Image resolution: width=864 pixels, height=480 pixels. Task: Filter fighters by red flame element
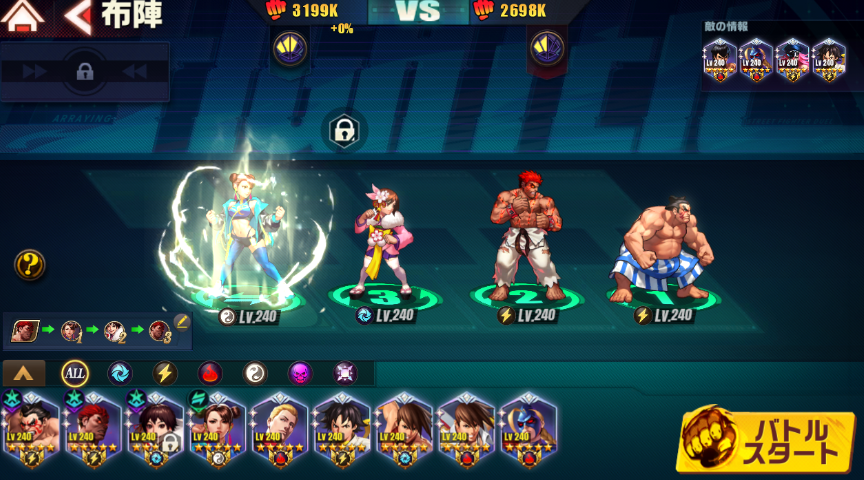tap(210, 374)
